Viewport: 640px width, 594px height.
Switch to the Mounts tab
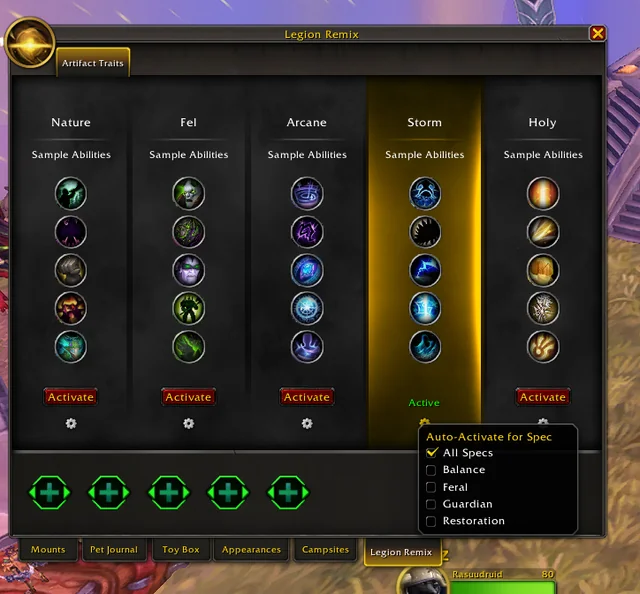pos(48,549)
